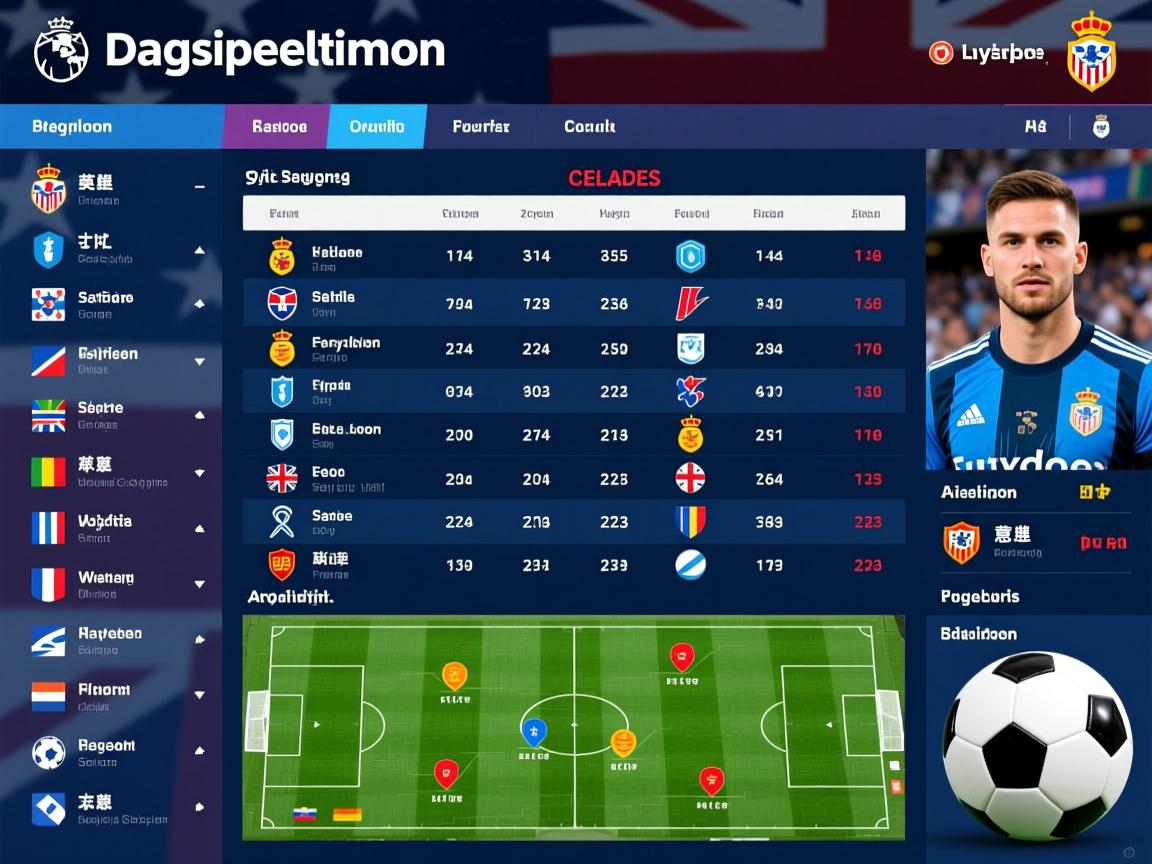The height and width of the screenshot is (864, 1152).
Task: Open the Coauit tab
Action: (589, 127)
